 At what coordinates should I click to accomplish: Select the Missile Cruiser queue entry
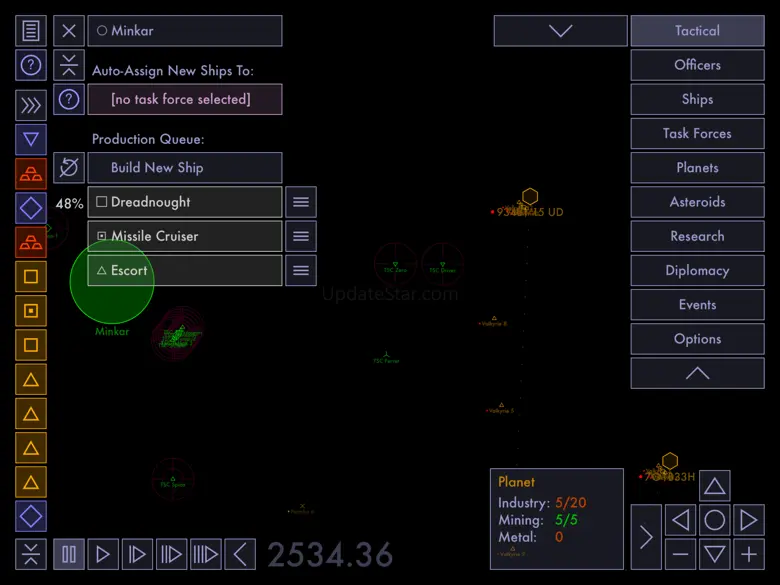click(185, 236)
